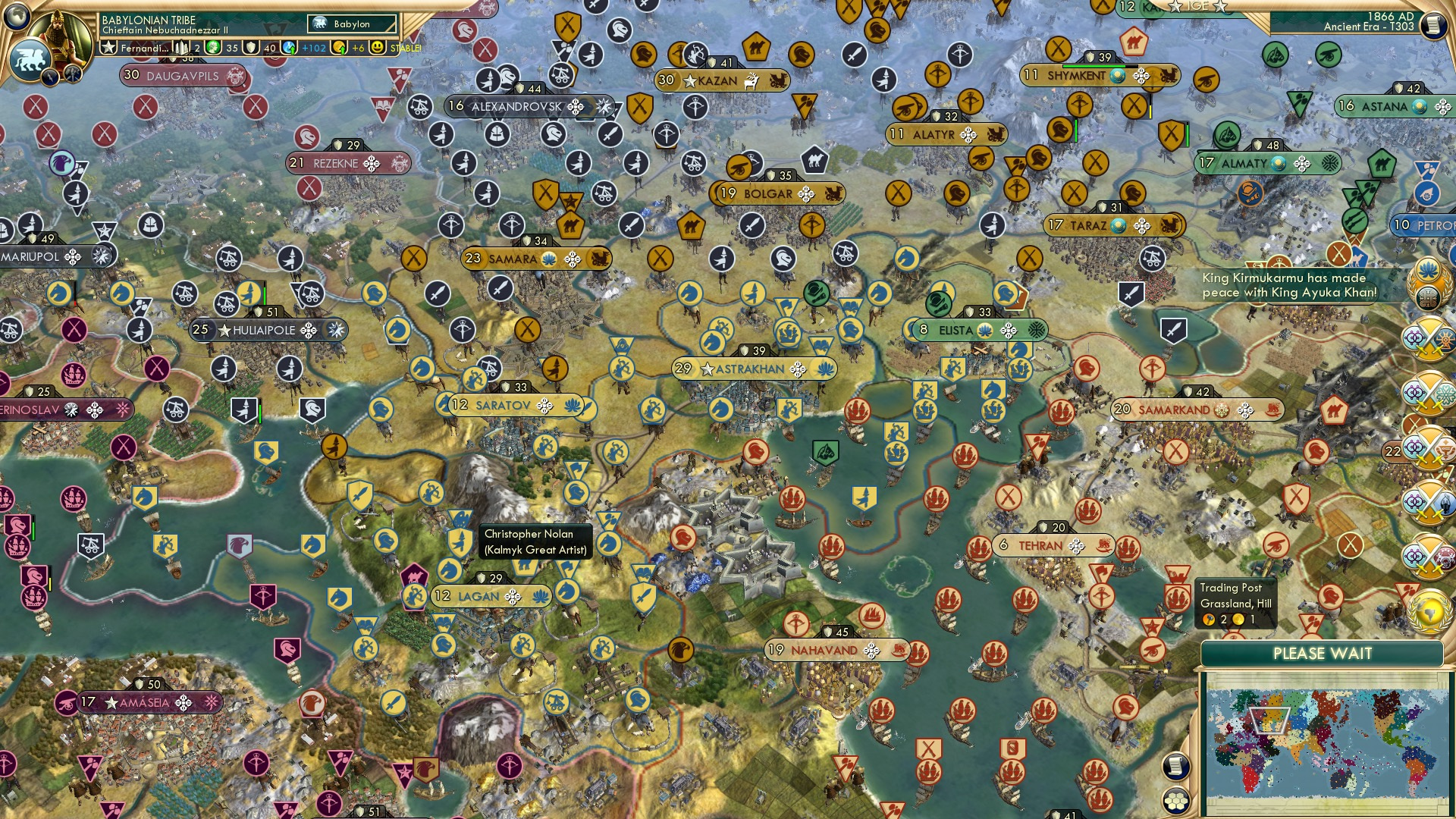
Task: Click the globe connection icon on Taraz's banner
Action: (x=1118, y=226)
